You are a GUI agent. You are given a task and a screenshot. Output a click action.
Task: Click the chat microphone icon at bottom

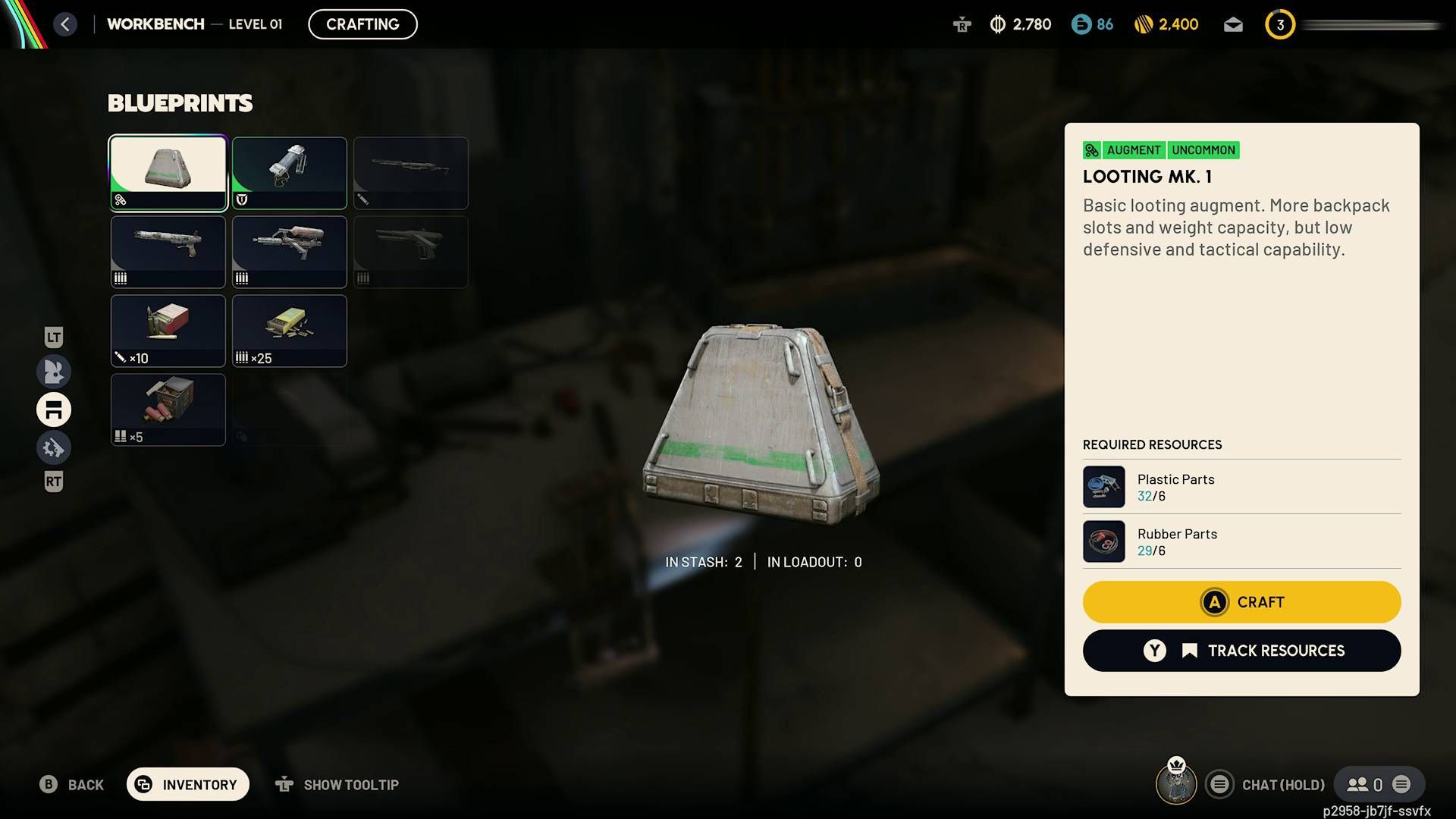tap(1220, 784)
